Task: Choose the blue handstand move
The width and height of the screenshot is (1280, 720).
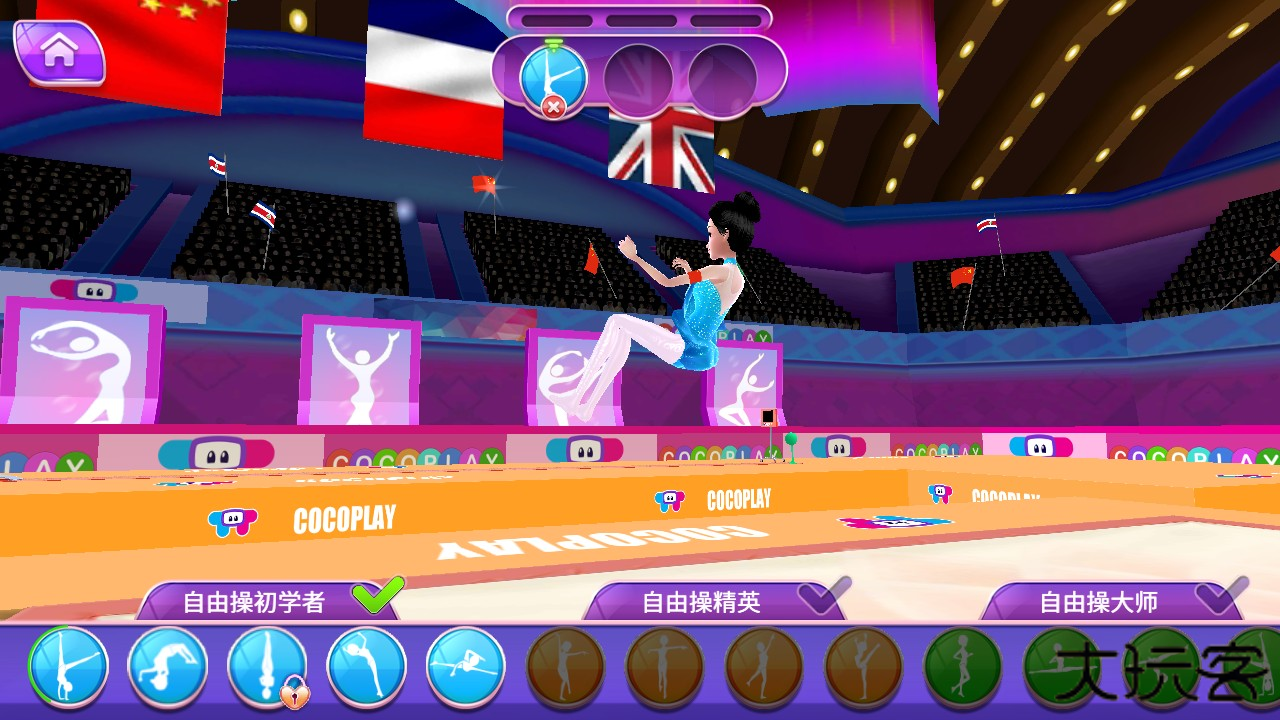Action: click(68, 666)
